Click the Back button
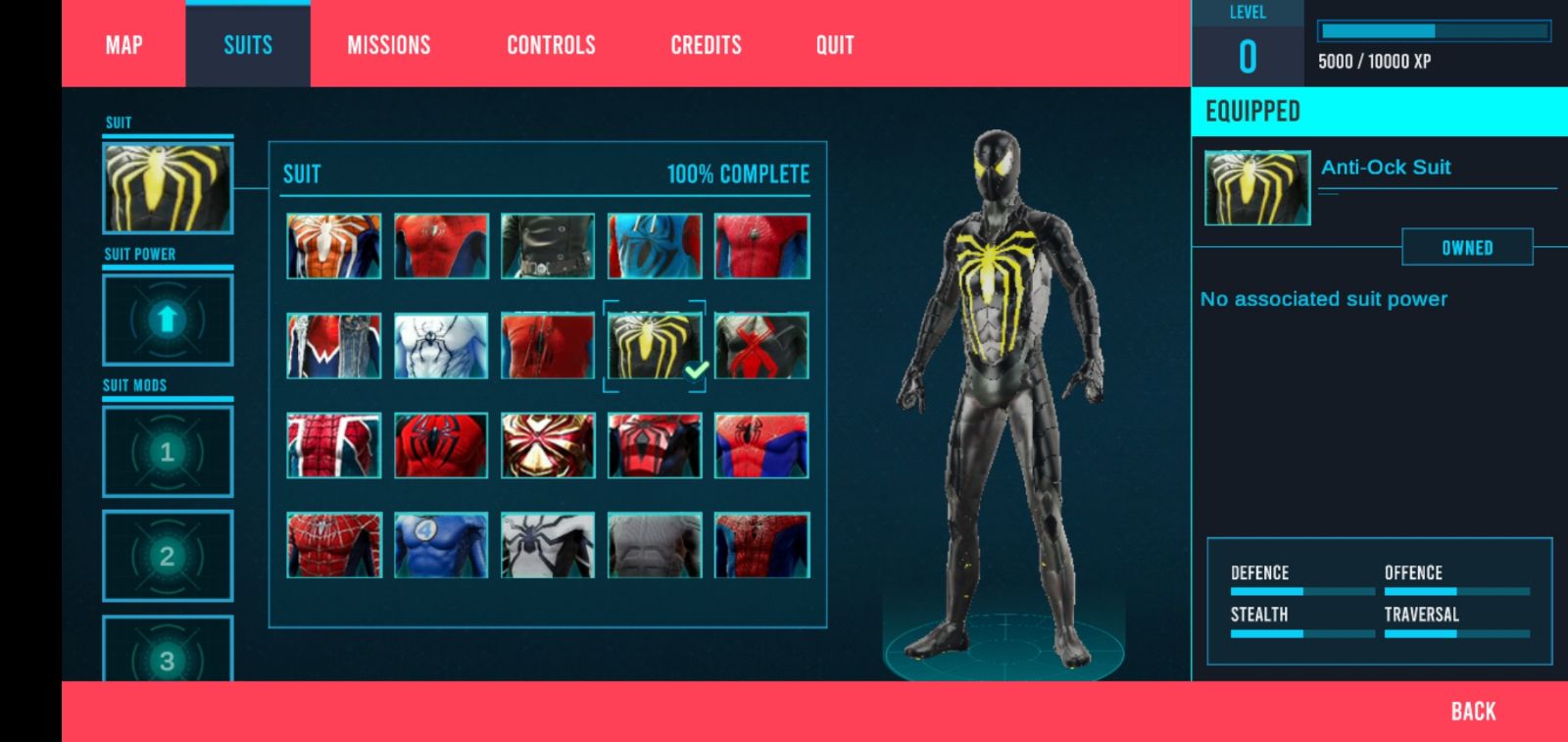The height and width of the screenshot is (742, 1568). point(1473,712)
